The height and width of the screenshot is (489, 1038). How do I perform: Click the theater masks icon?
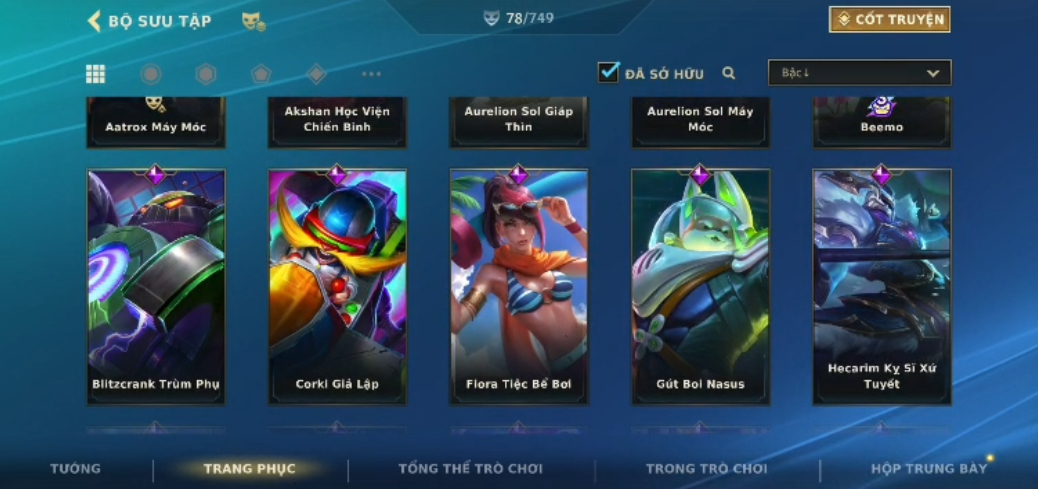pyautogui.click(x=253, y=20)
